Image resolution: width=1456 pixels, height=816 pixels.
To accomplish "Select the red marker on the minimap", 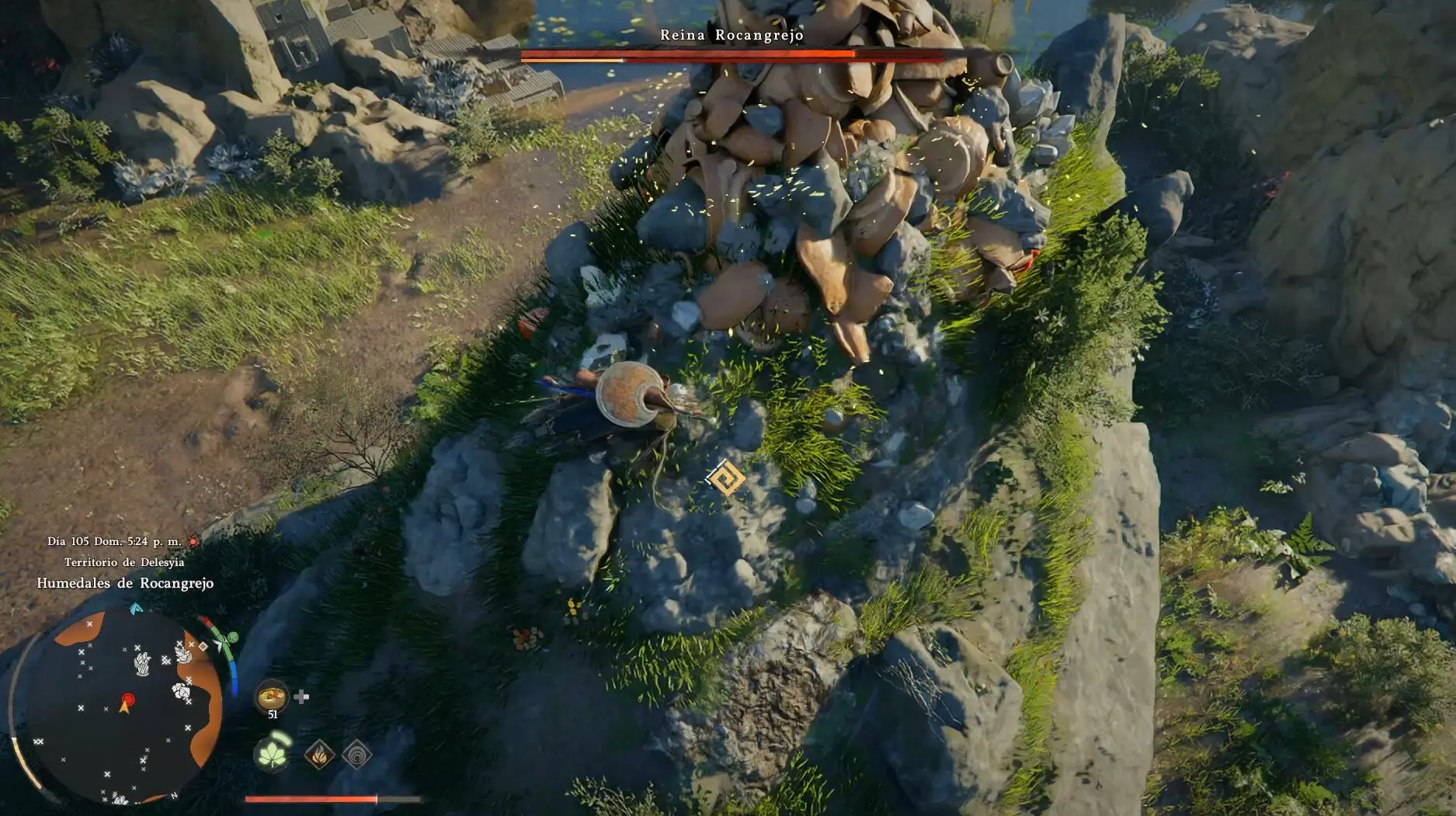I will [128, 700].
